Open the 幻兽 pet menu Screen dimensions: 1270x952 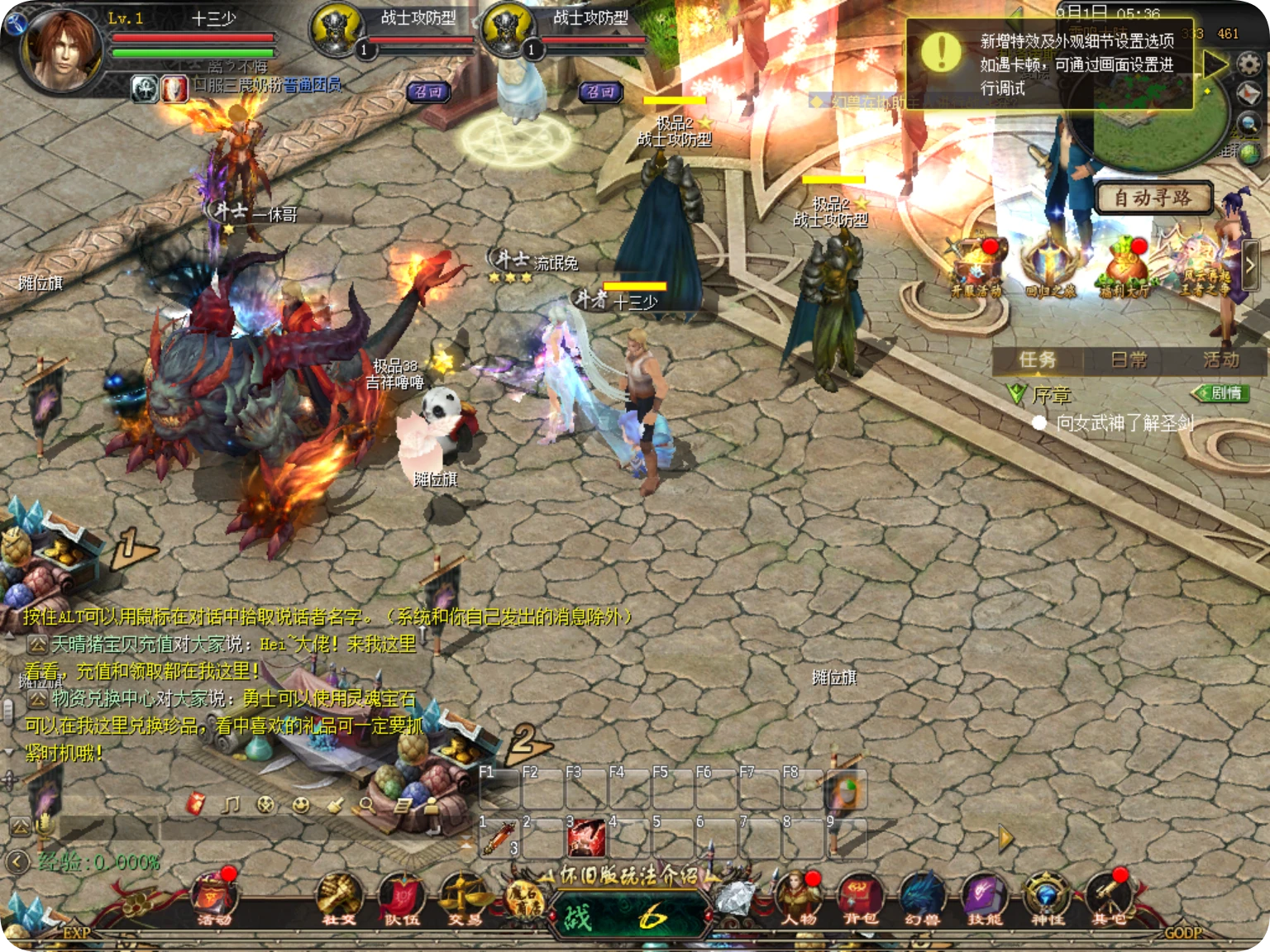point(922,897)
